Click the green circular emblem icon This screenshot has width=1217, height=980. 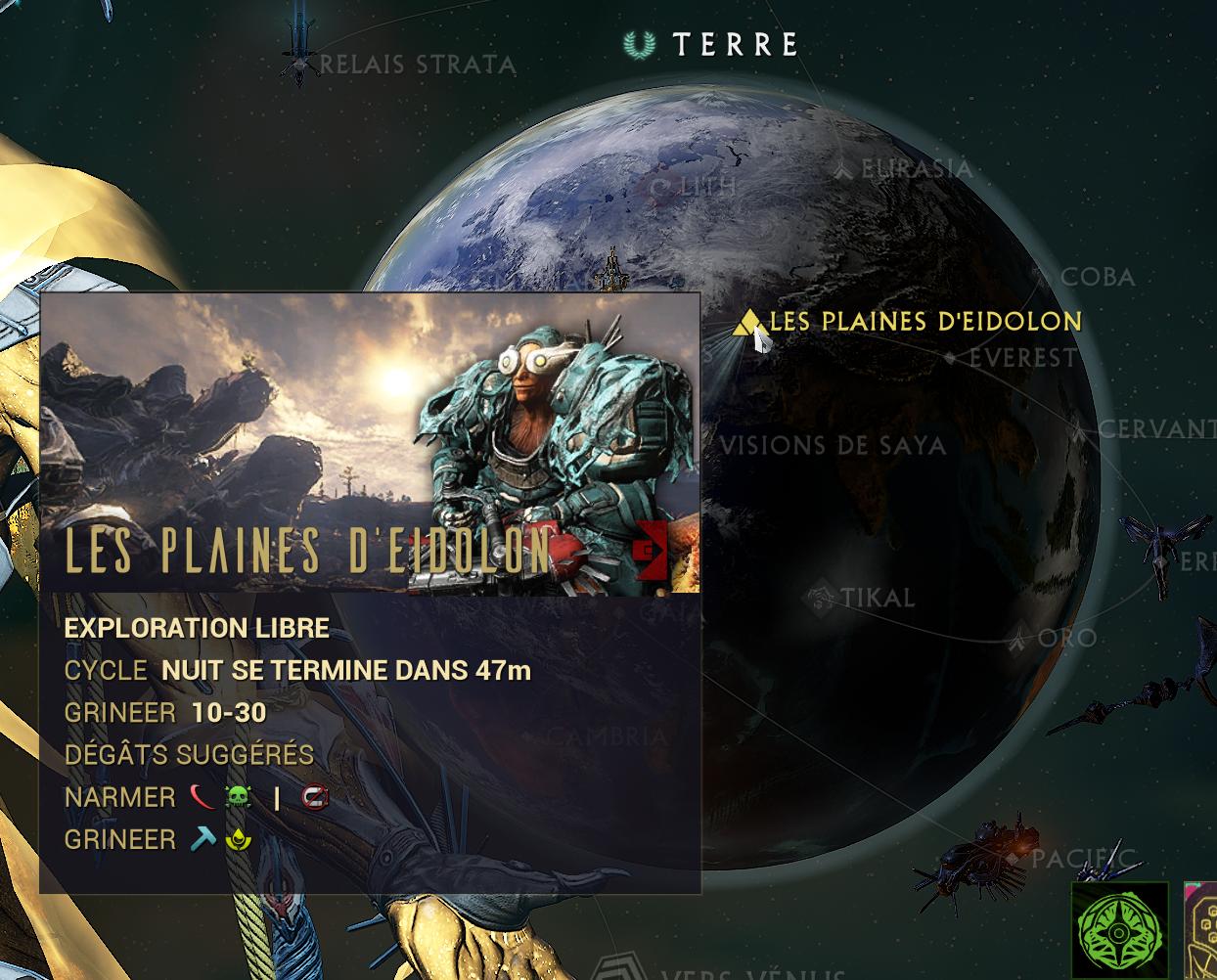pos(1119,929)
